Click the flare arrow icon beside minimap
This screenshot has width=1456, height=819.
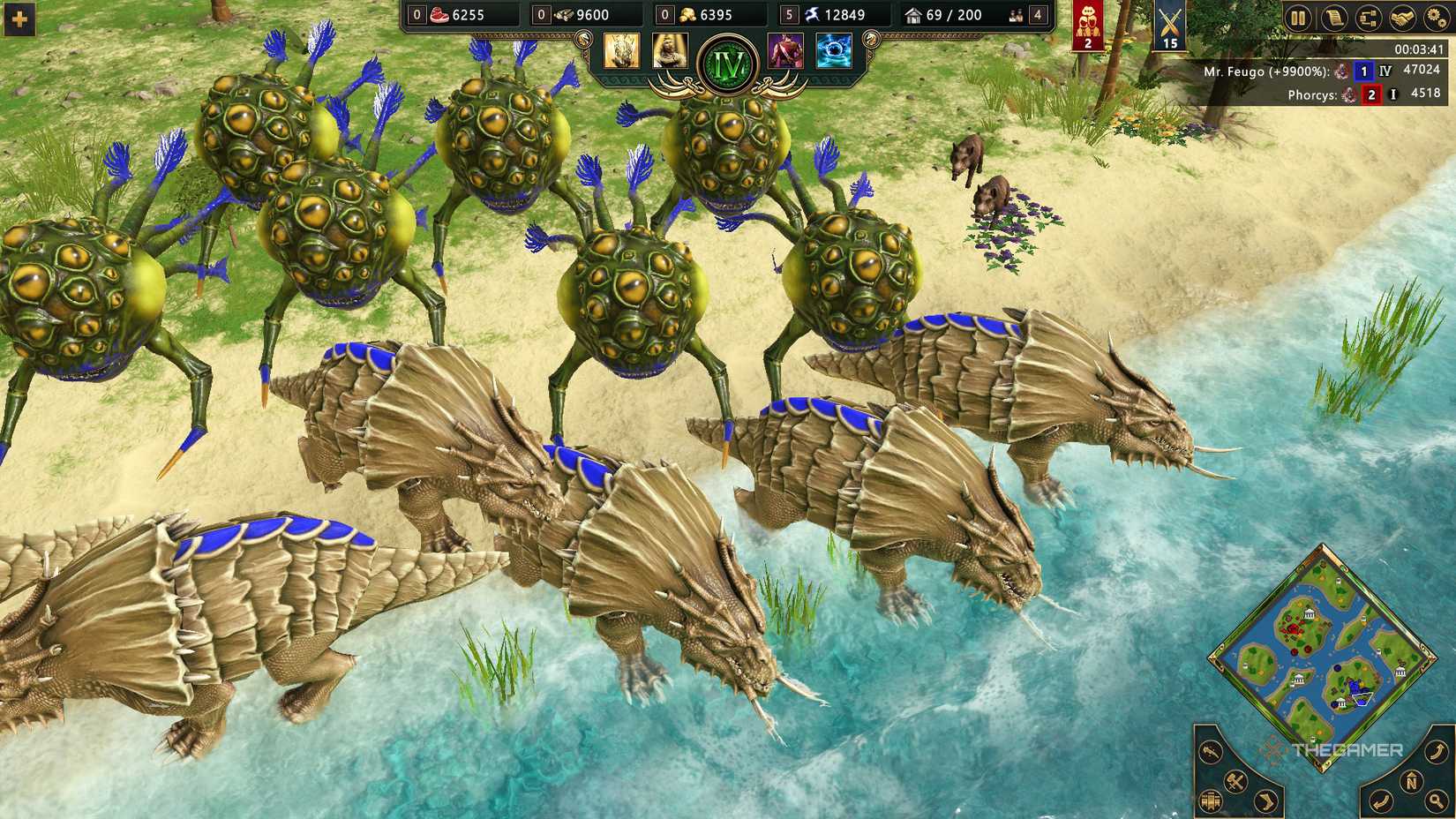pyautogui.click(x=1211, y=752)
